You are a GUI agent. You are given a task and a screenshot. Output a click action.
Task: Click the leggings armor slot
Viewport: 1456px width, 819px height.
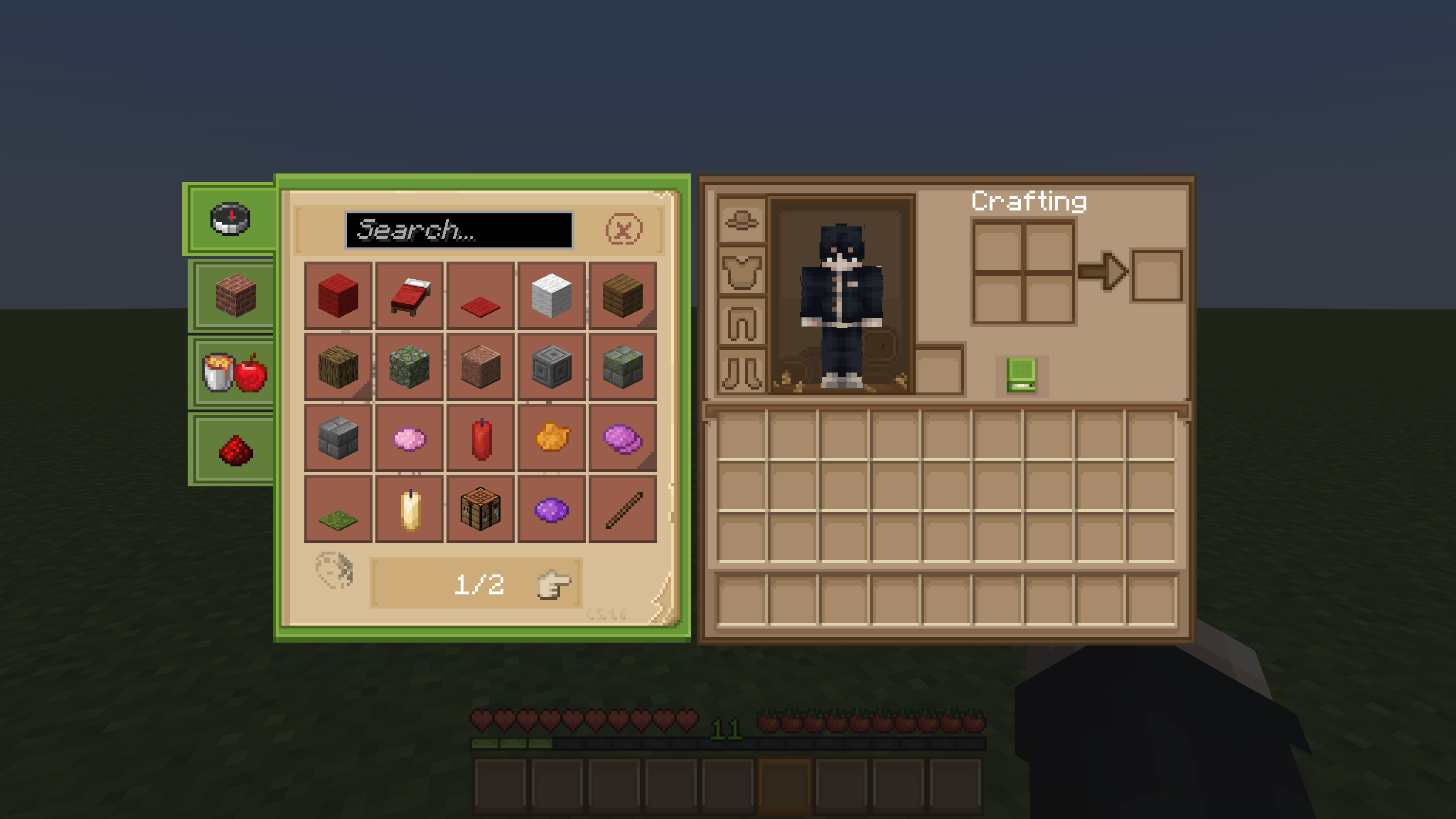point(741,321)
